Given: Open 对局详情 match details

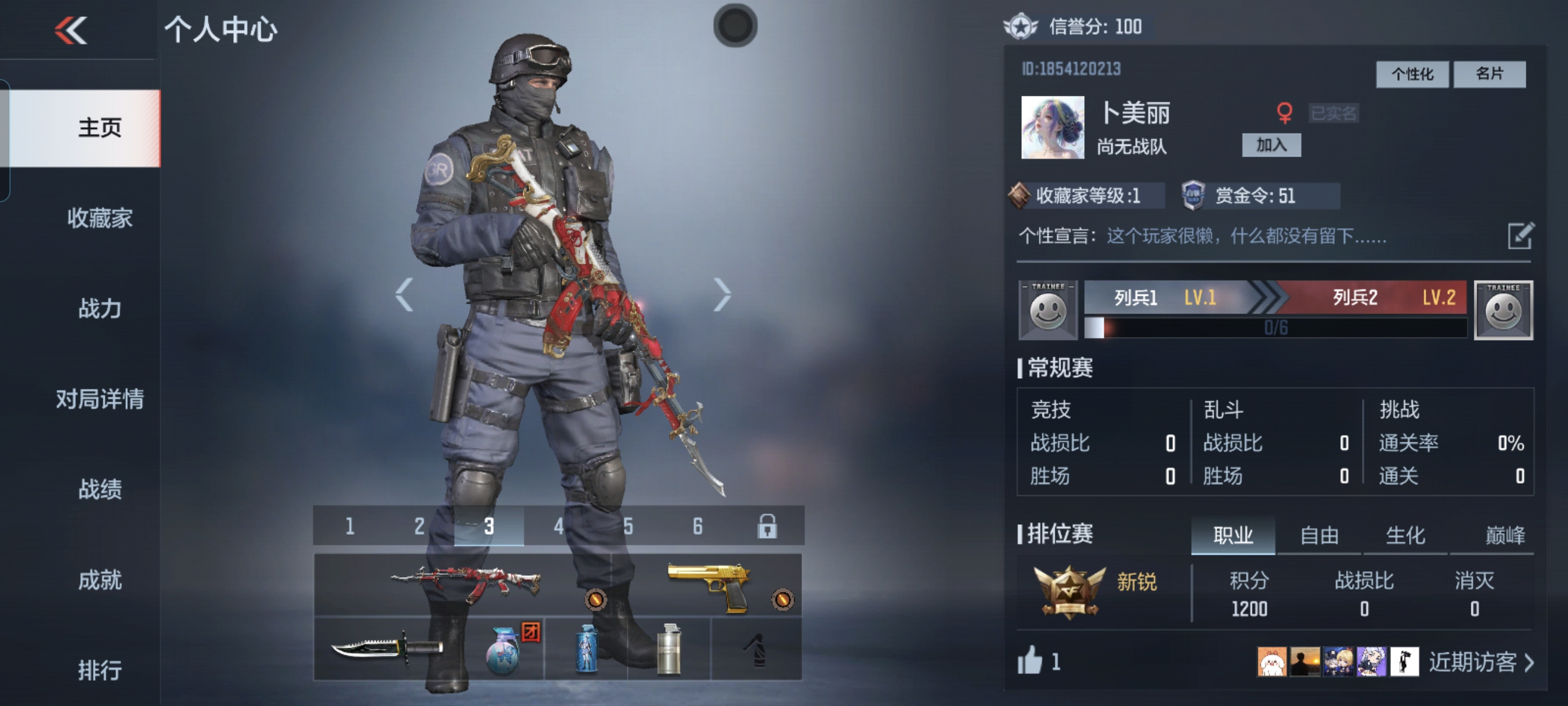Looking at the screenshot, I should [100, 399].
